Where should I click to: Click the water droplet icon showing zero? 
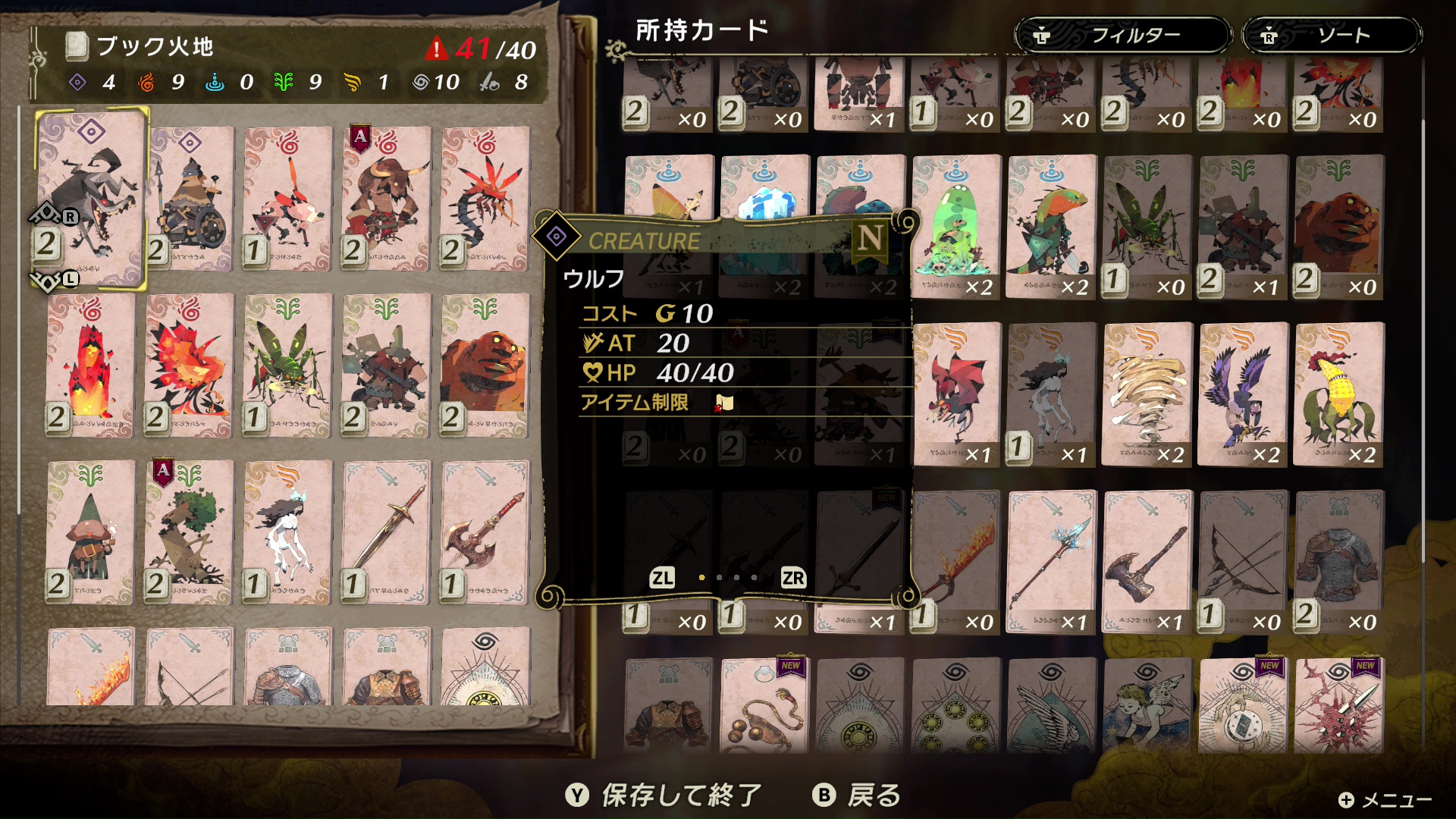[x=215, y=83]
